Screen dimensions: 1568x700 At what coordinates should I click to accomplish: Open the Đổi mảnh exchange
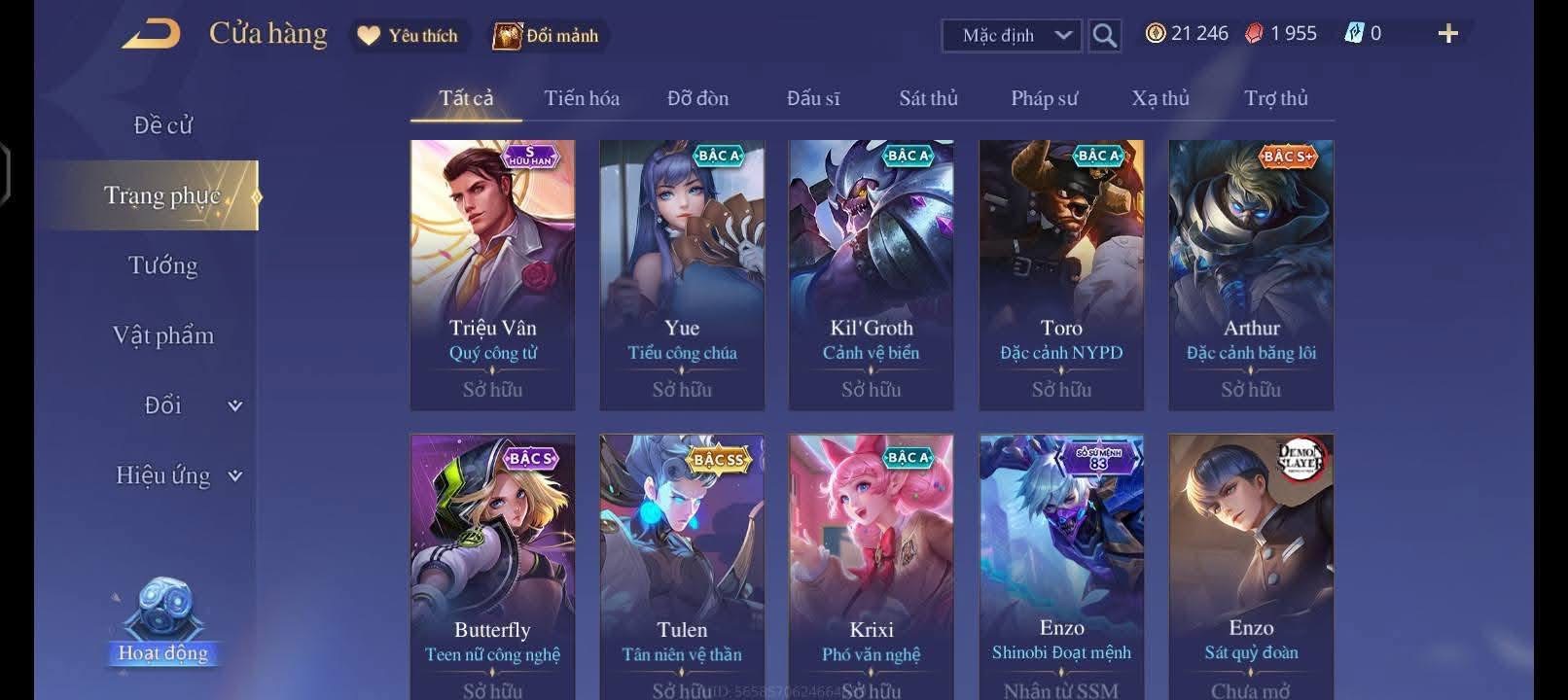click(x=547, y=36)
